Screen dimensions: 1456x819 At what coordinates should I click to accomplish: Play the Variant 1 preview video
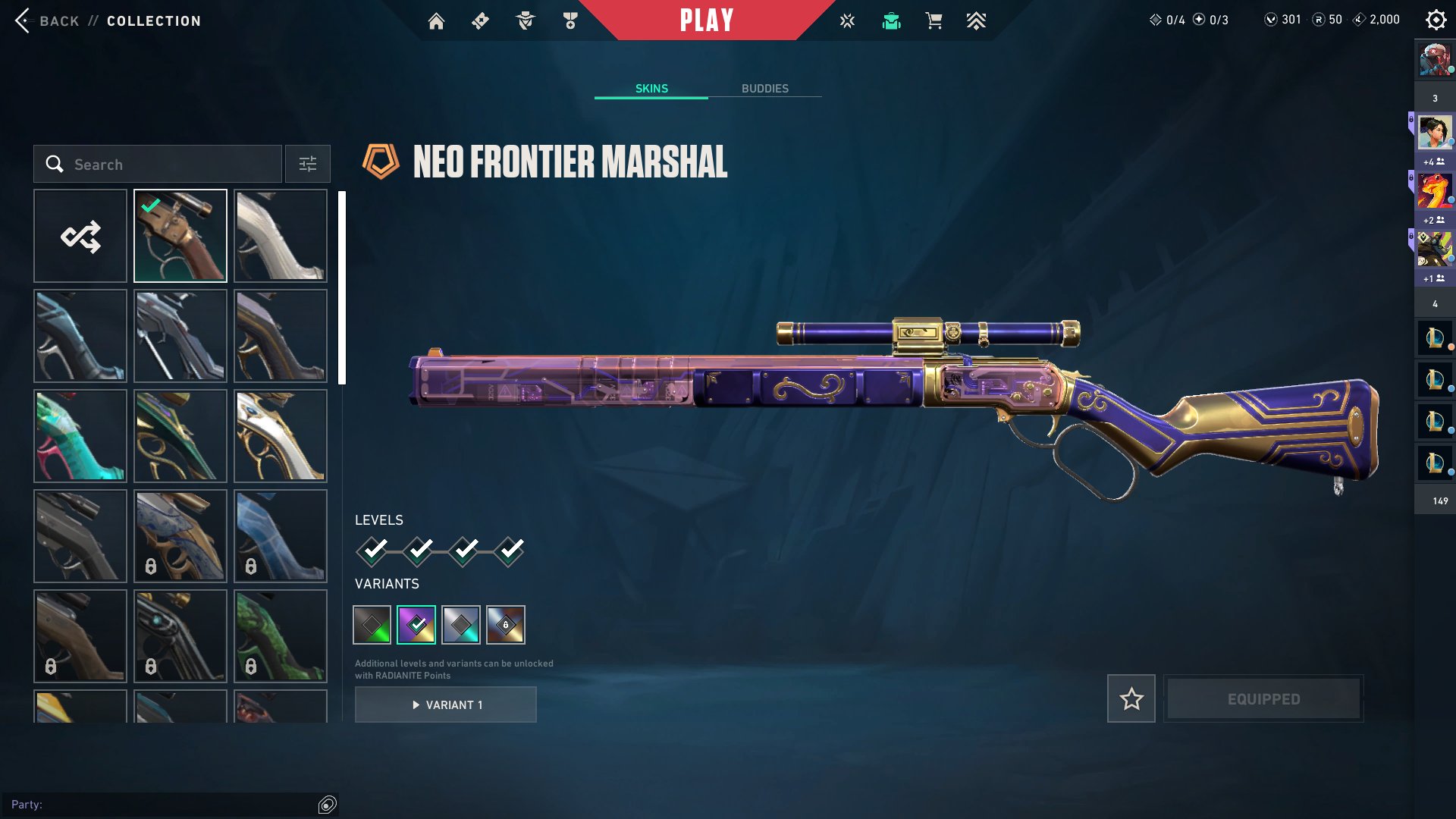click(x=446, y=704)
